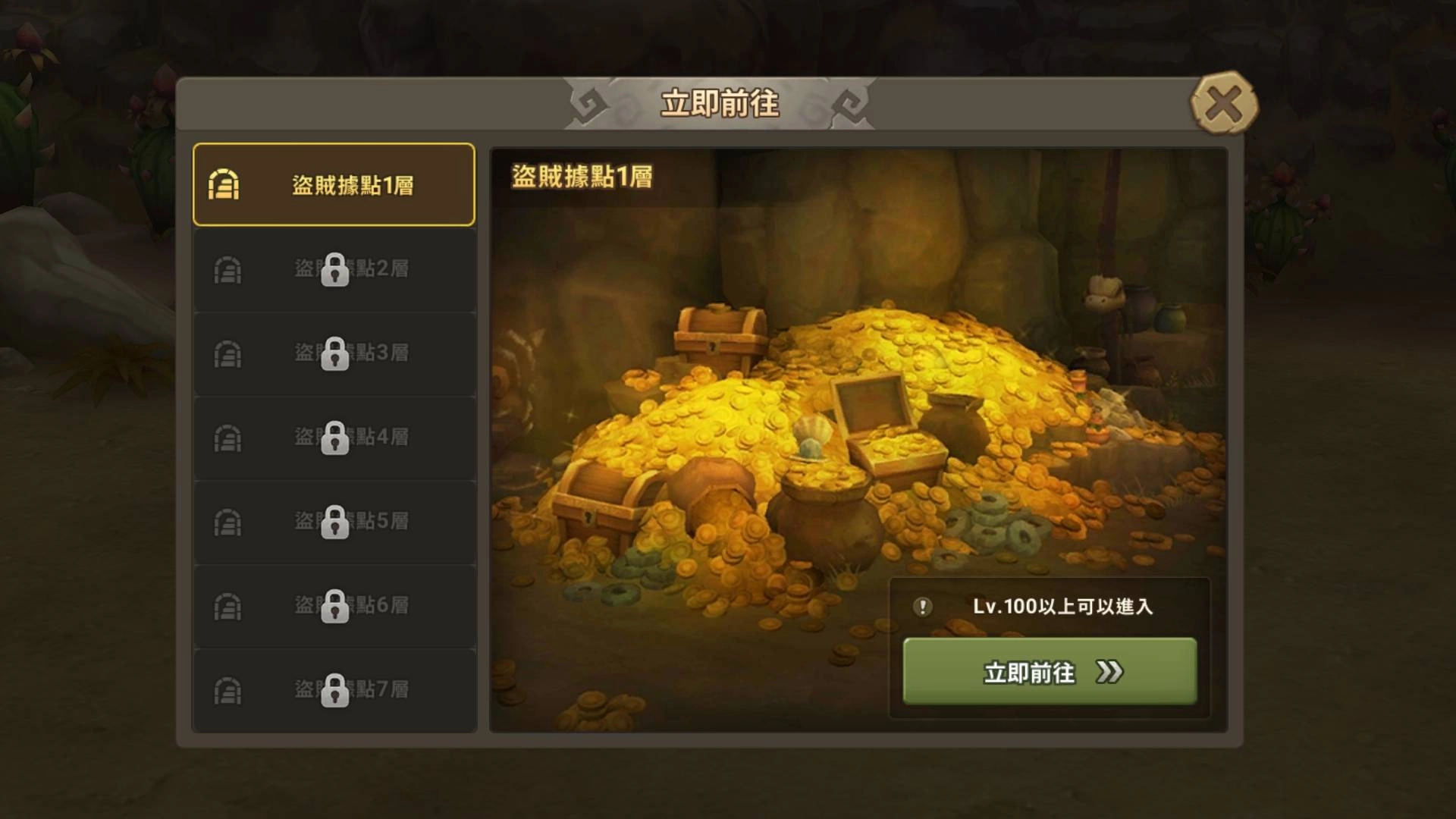Click the yellow border of the selected floor entry
The image size is (1456, 819).
pos(334,141)
